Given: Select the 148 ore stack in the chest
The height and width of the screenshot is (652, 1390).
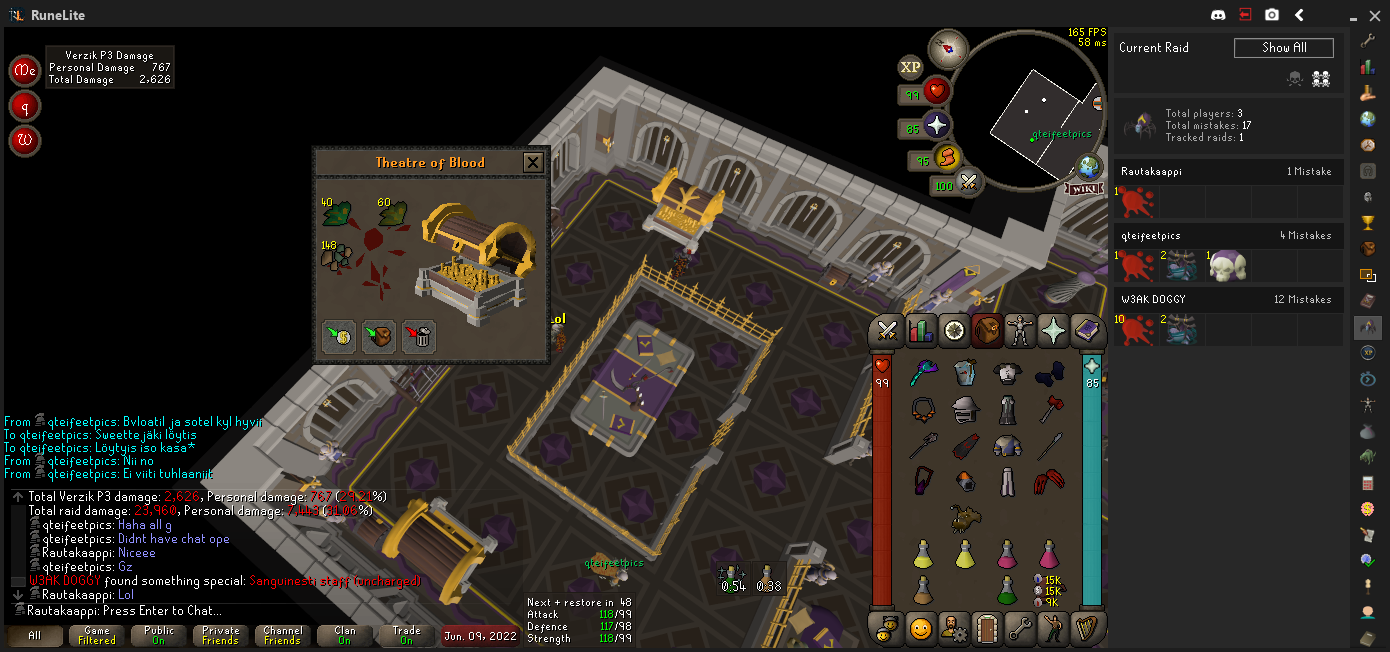Looking at the screenshot, I should pyautogui.click(x=334, y=256).
